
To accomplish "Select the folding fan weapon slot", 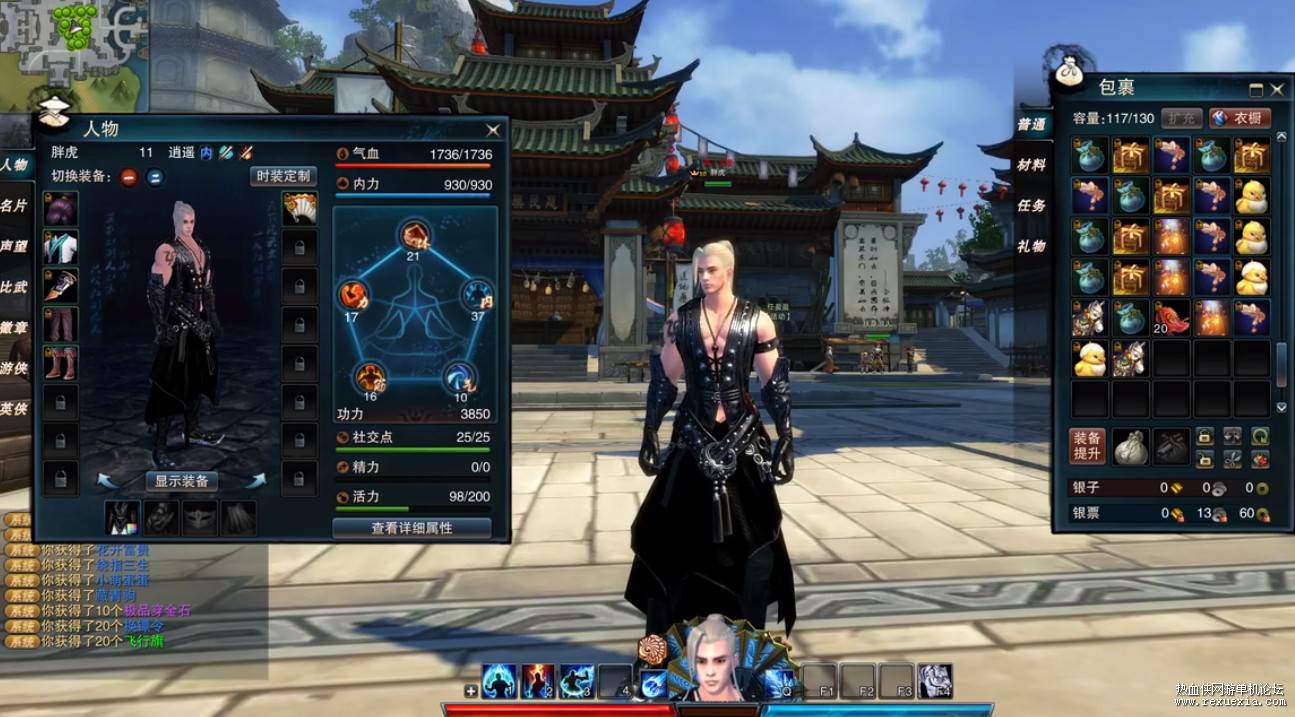I will [x=299, y=208].
